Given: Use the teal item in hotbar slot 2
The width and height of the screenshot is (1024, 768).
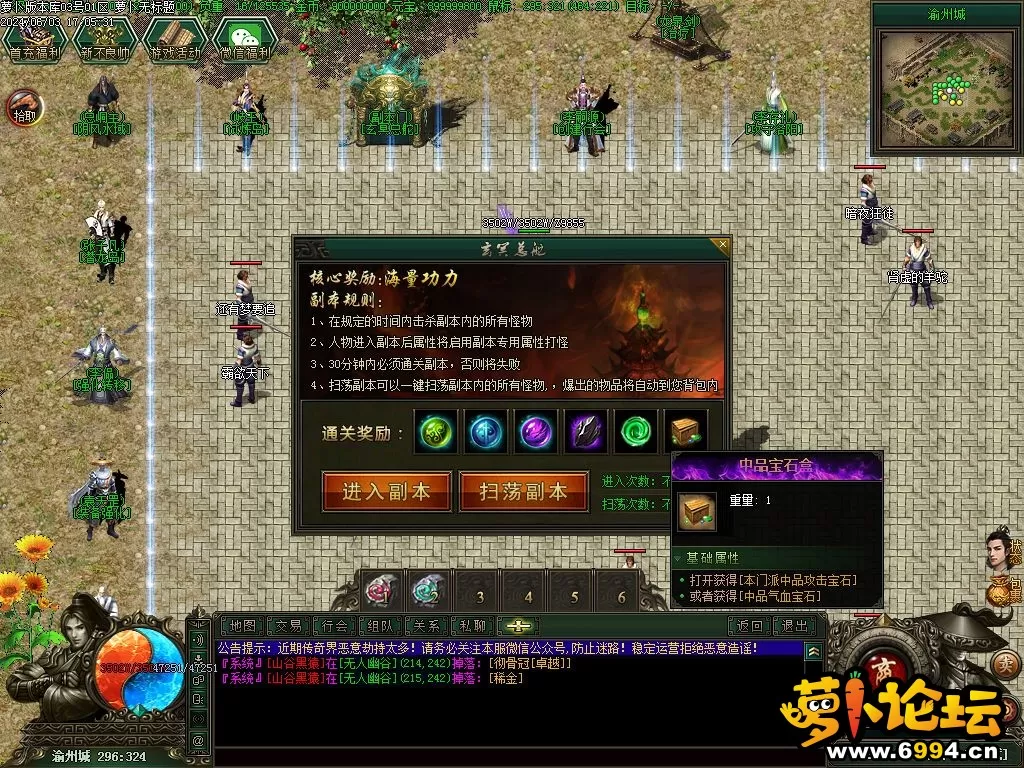Looking at the screenshot, I should (x=429, y=591).
